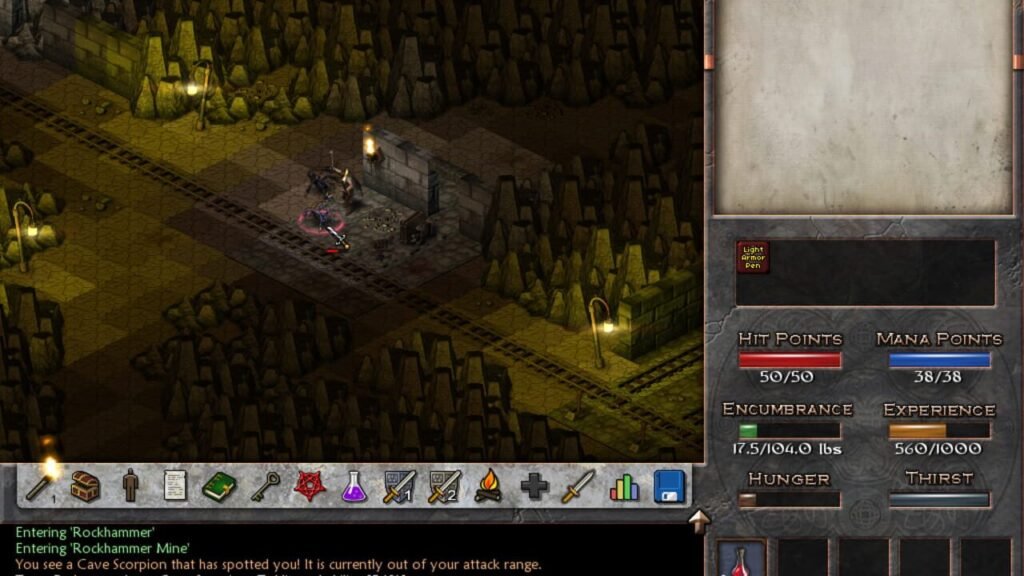Open the quest notes parchment
This screenshot has width=1024, height=576.
point(175,487)
